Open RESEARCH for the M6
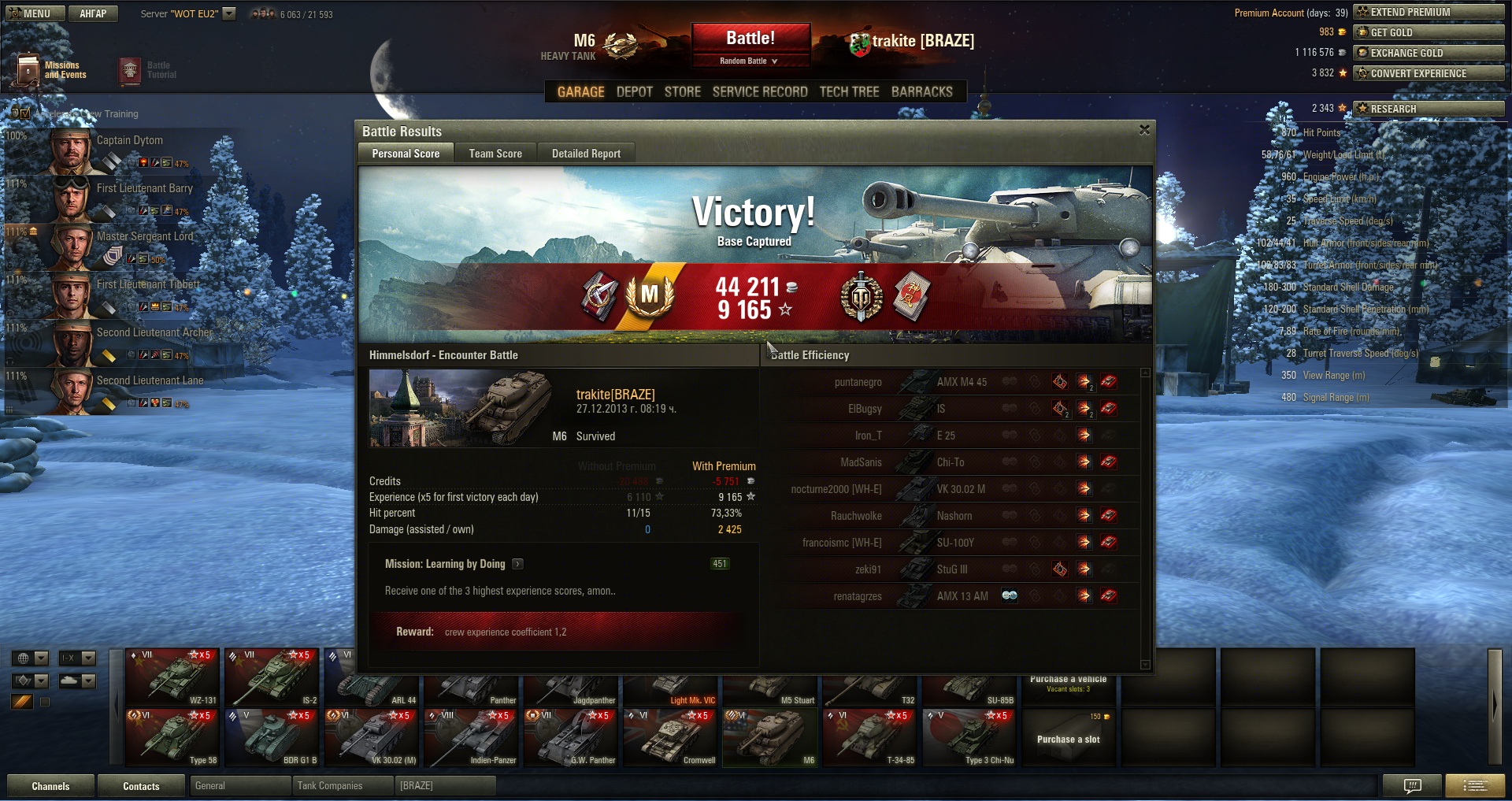1512x801 pixels. 1428,109
